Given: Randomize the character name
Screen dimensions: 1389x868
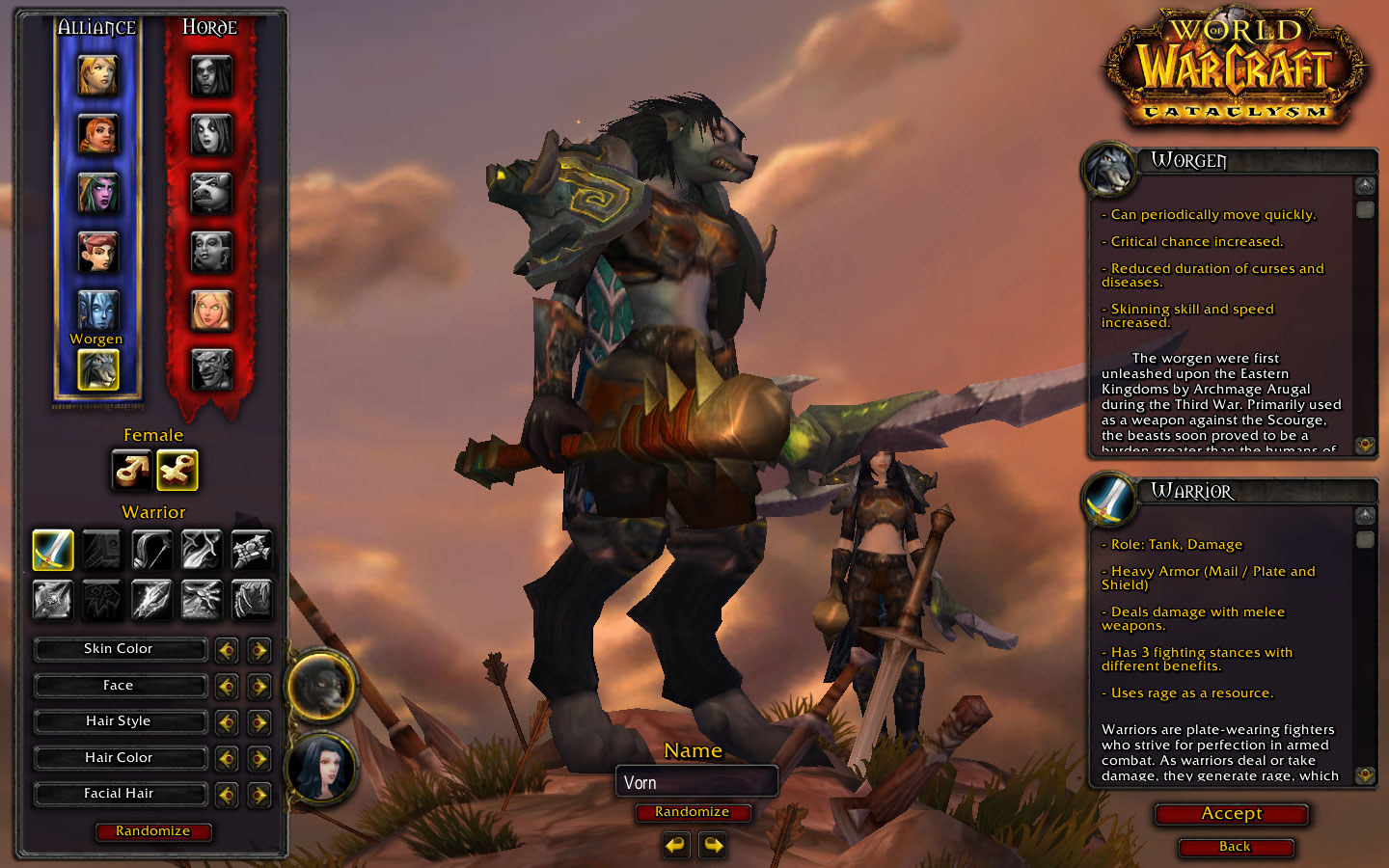Looking at the screenshot, I should tap(692, 812).
